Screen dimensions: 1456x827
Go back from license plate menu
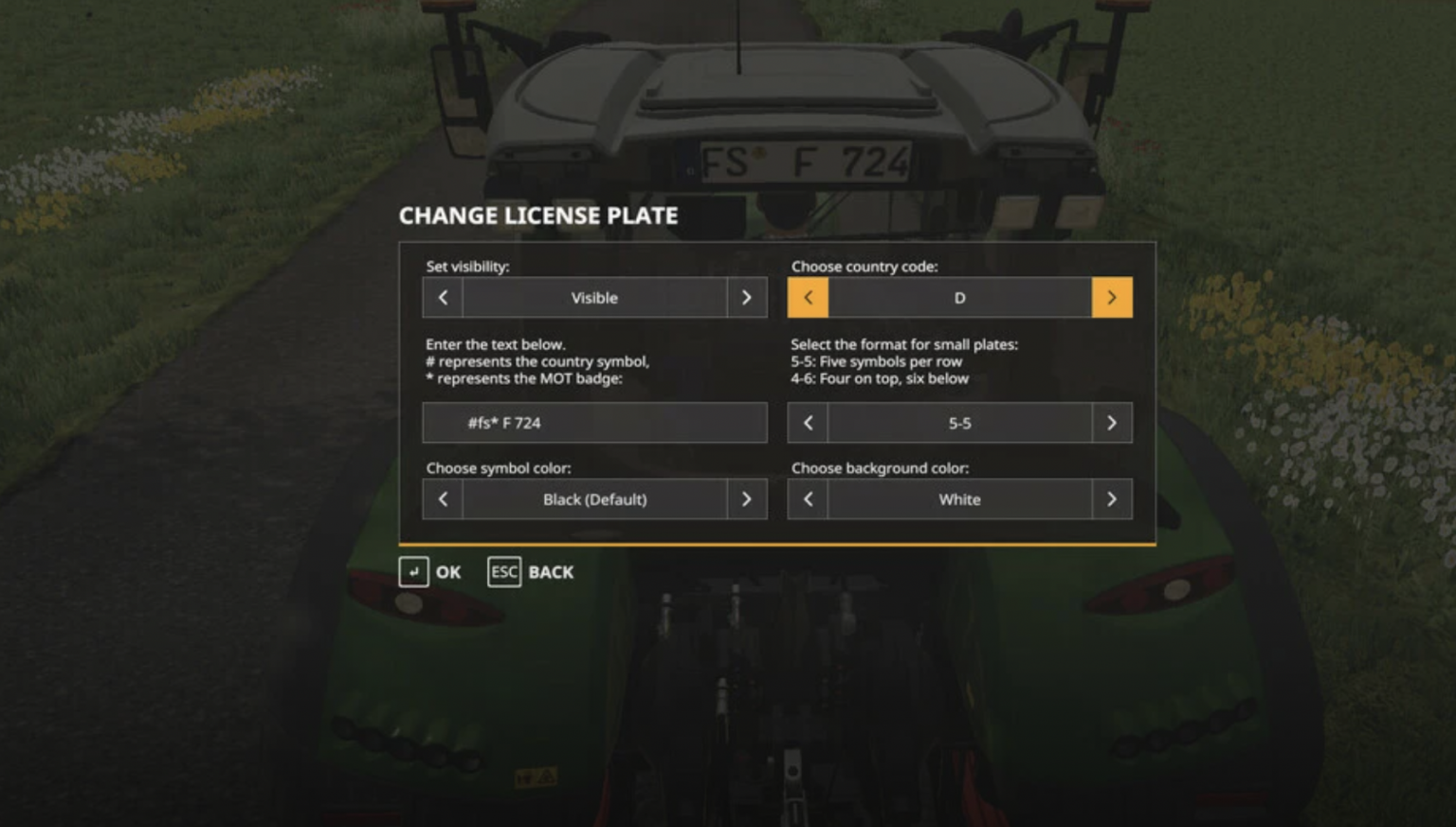(x=531, y=572)
